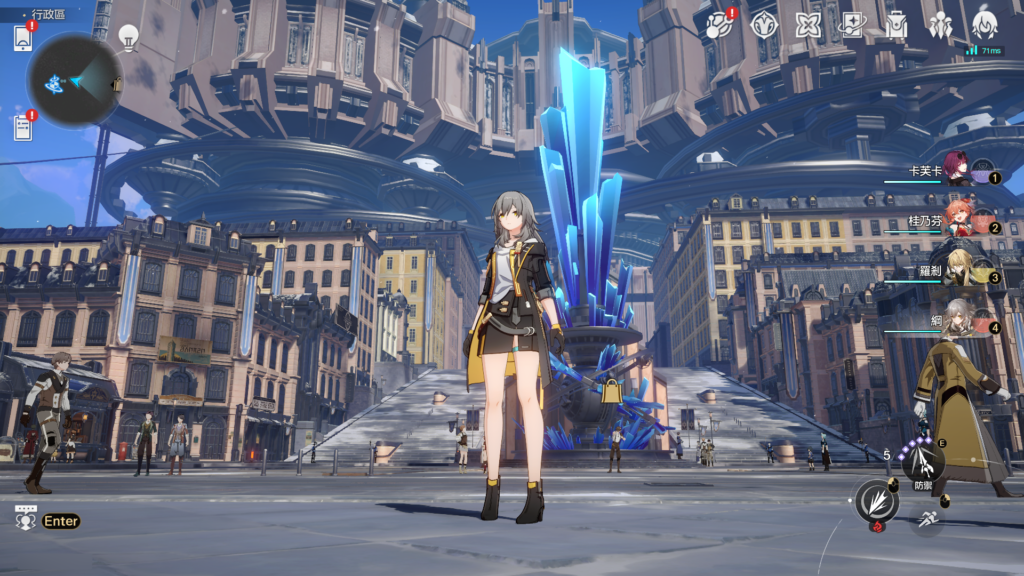1024x576 pixels.
Task: Switch to Guinaifen (桂乃芬) in party
Action: (x=959, y=223)
